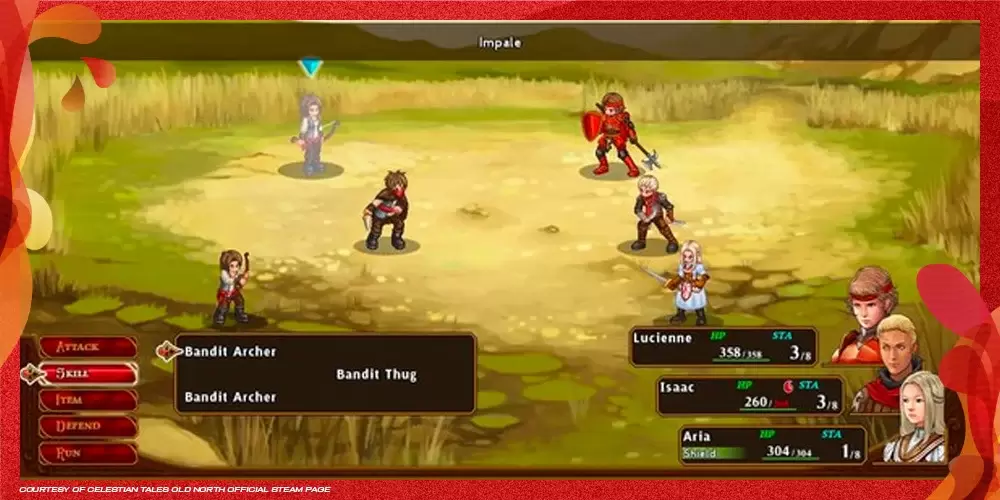Target the Bandit Thug in the list
1000x500 pixels.
point(376,375)
